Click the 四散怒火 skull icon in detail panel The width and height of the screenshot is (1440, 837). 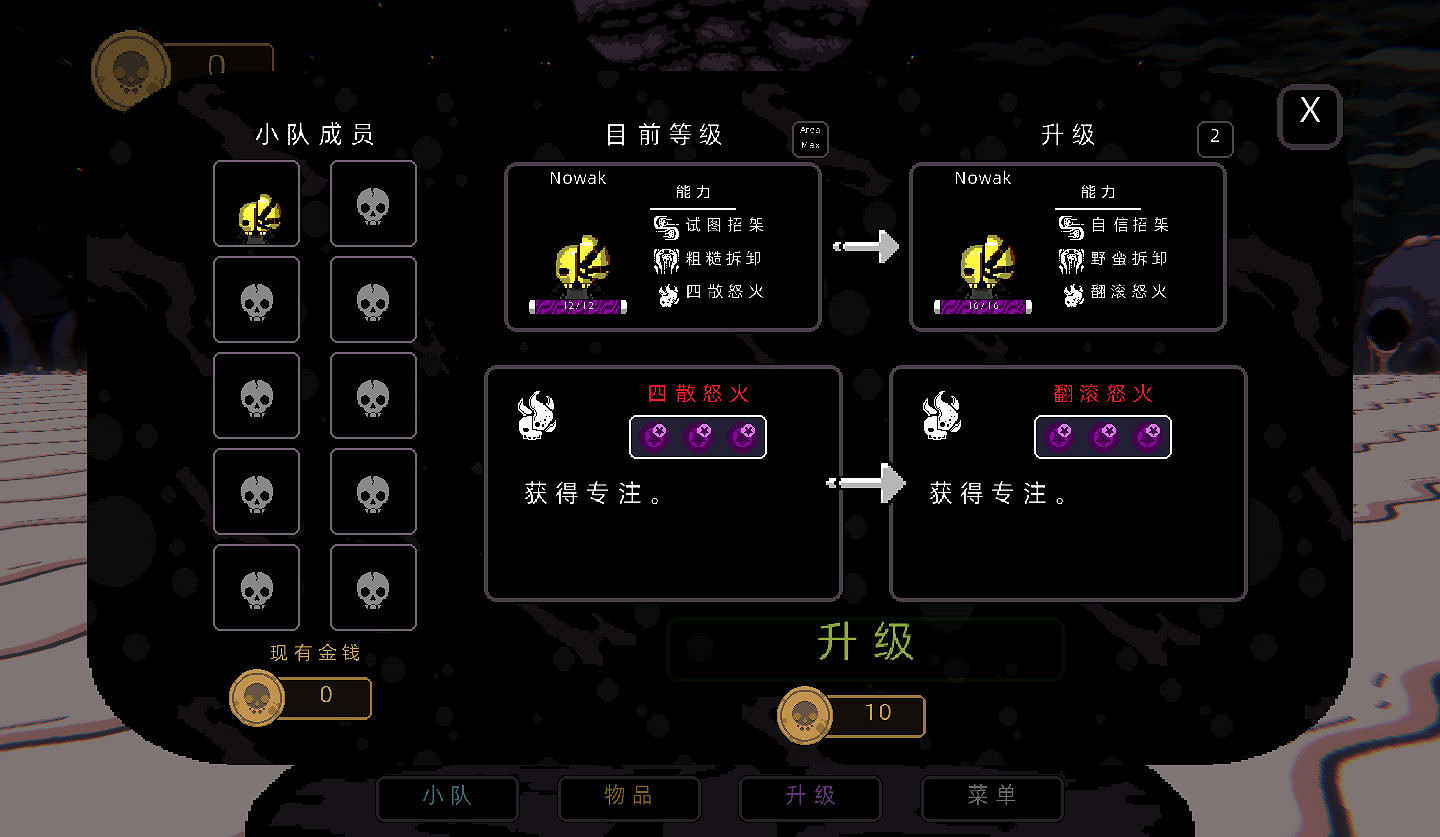coord(536,412)
